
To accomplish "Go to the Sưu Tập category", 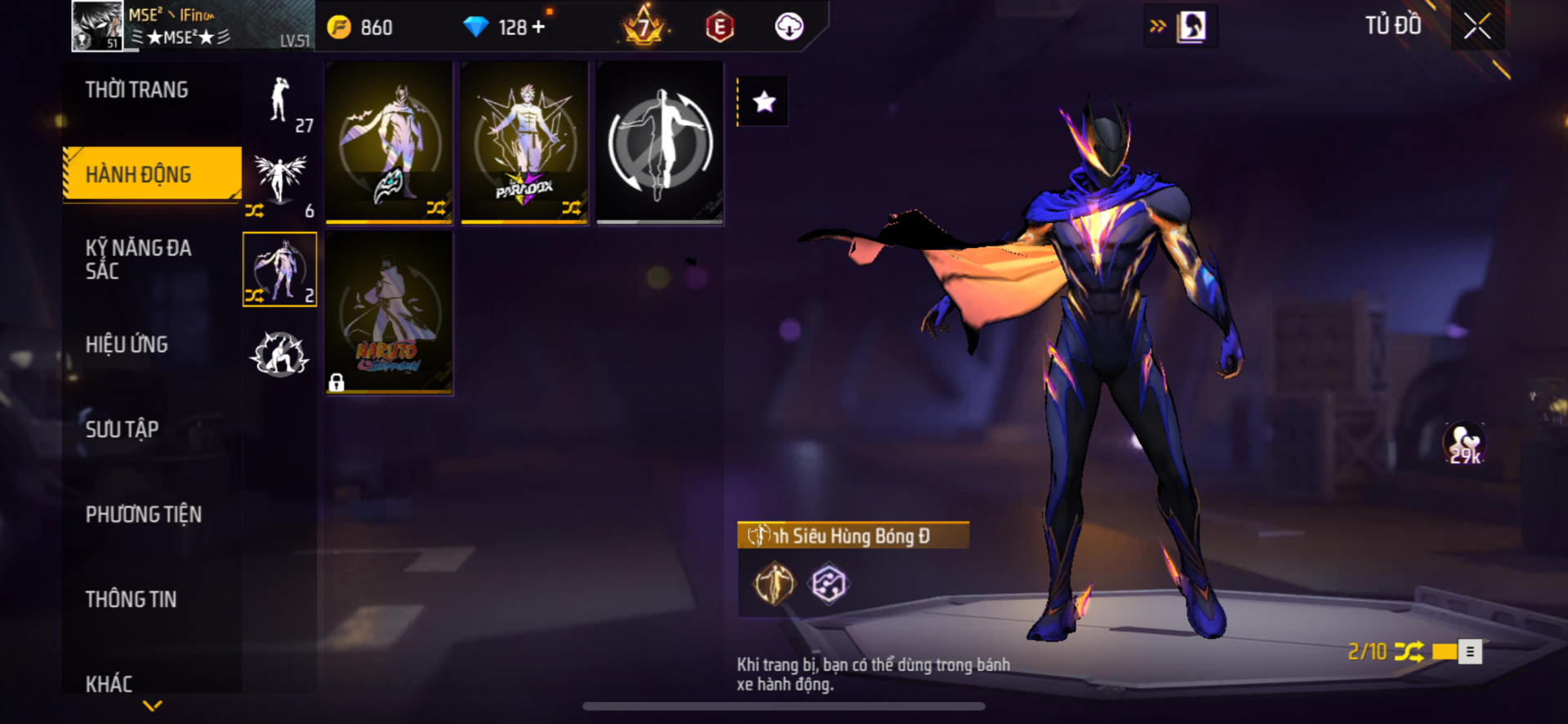I will pyautogui.click(x=122, y=429).
